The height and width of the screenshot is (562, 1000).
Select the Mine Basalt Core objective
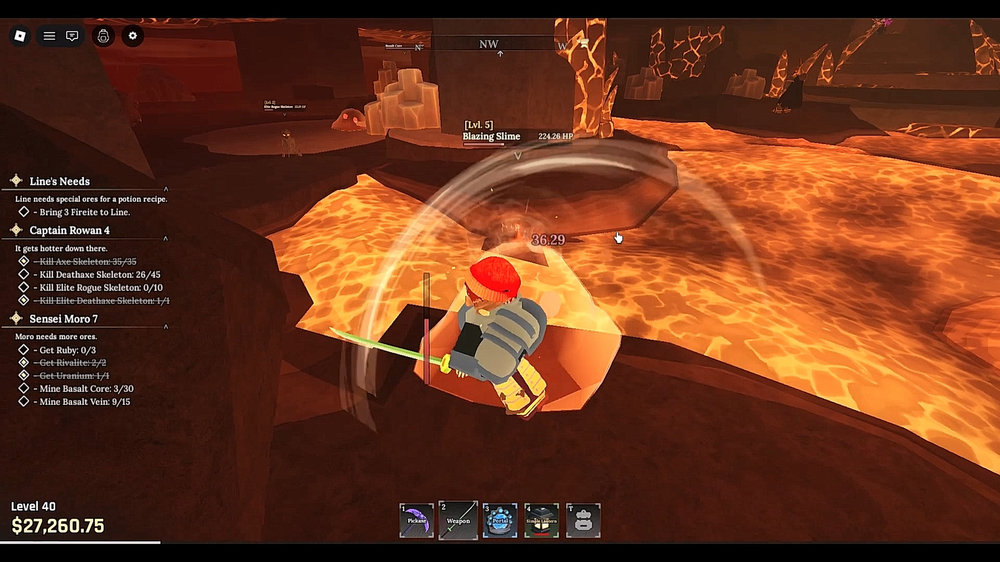pos(85,388)
